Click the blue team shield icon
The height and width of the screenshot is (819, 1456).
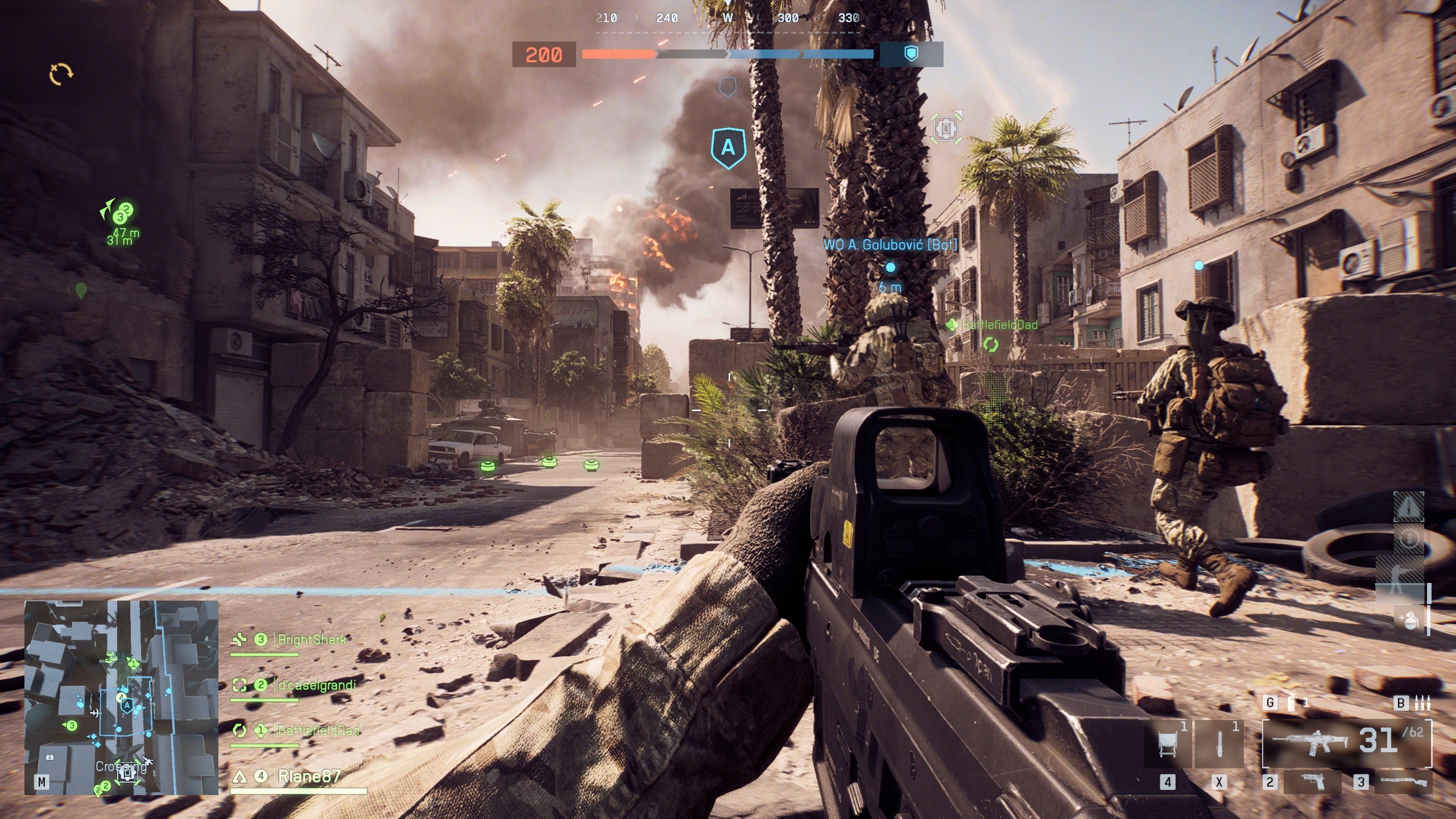click(911, 54)
